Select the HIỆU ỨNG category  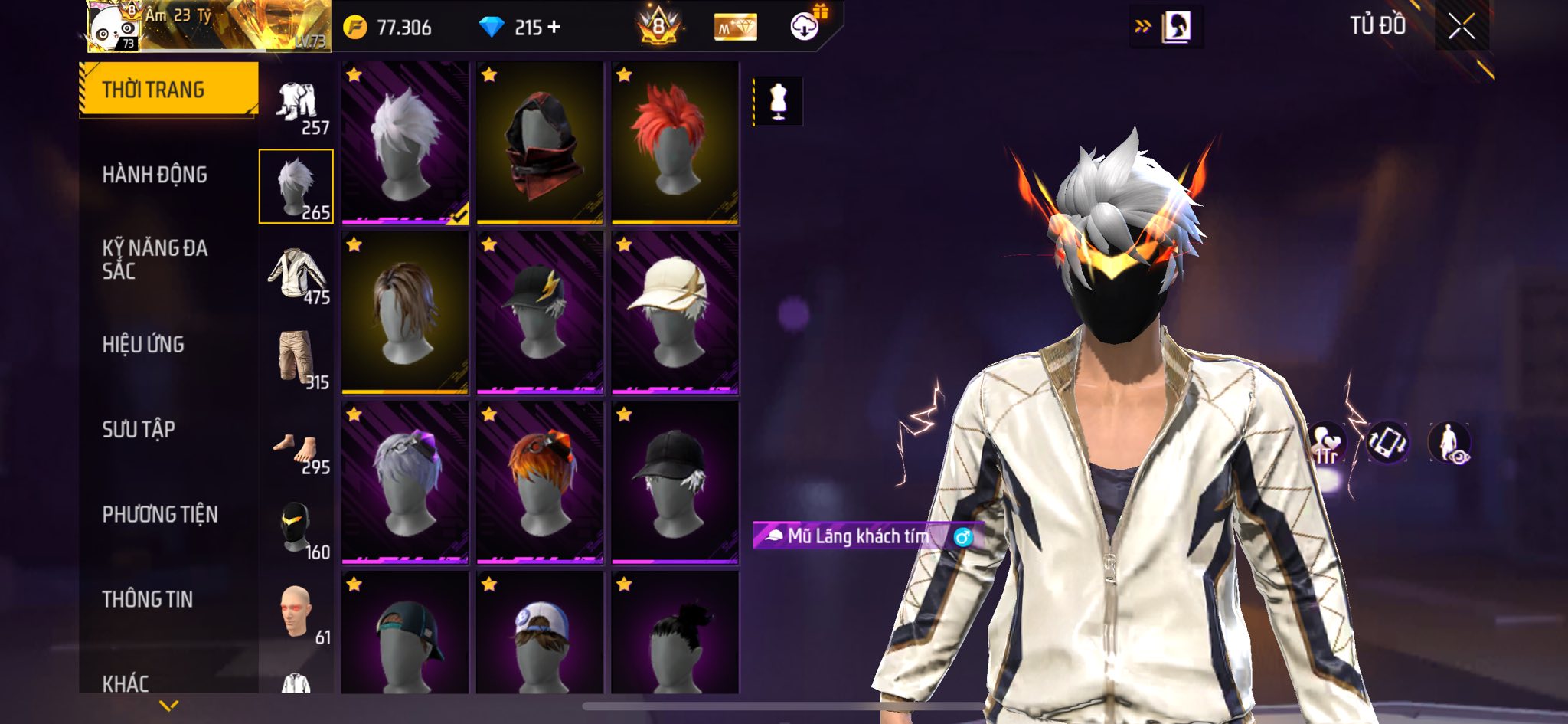click(x=143, y=345)
